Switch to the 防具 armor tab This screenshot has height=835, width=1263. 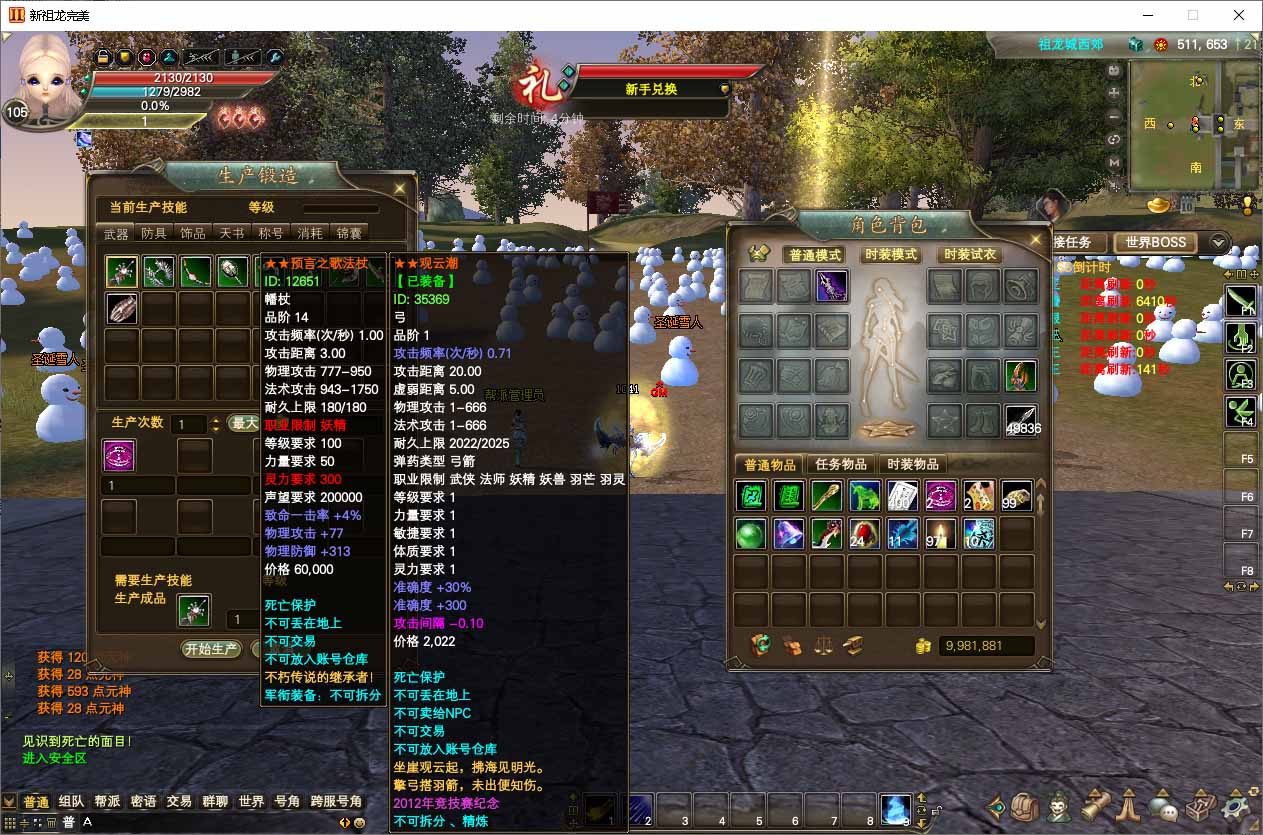[154, 233]
